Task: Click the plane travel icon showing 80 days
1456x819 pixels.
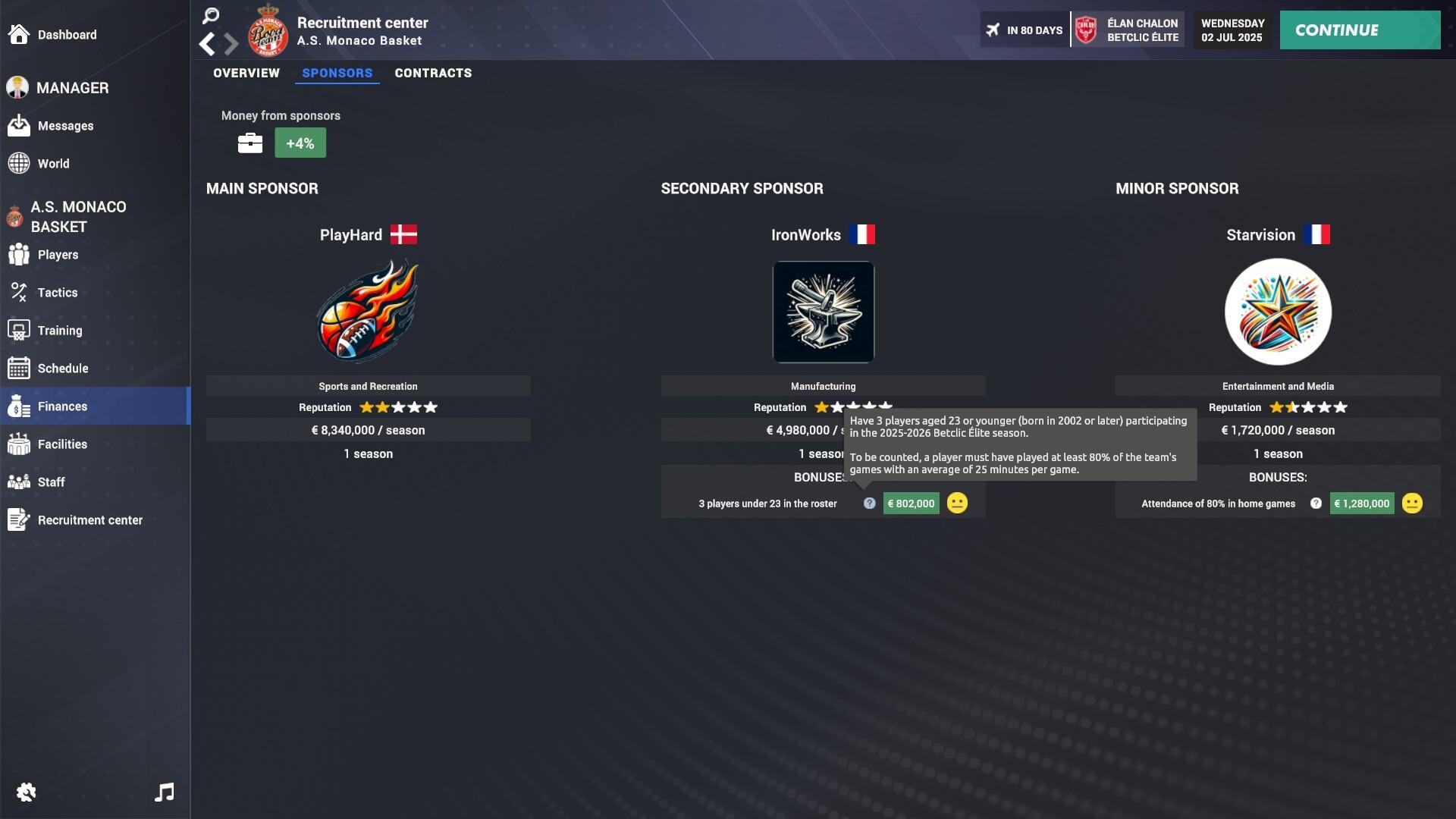Action: click(993, 30)
